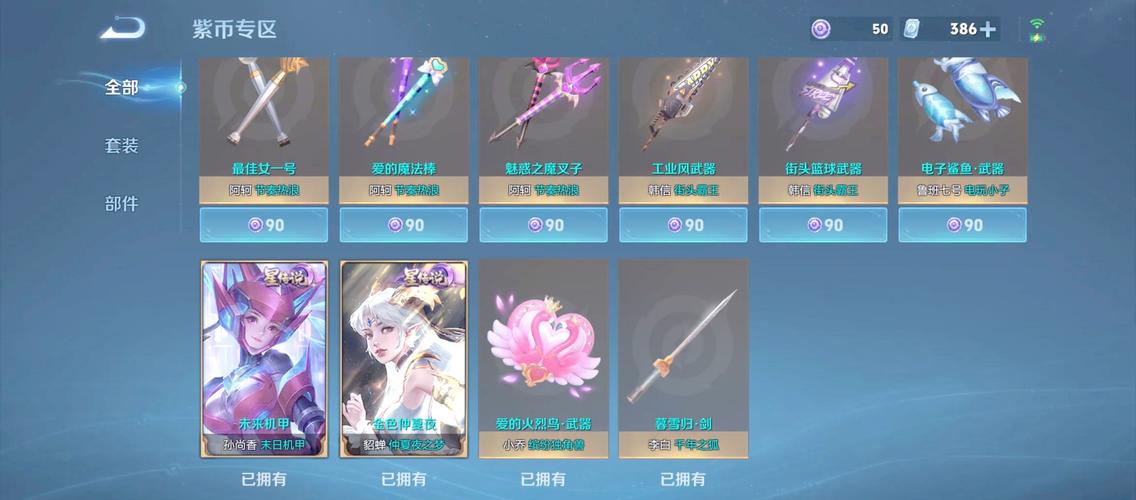Viewport: 1136px width, 500px height.
Task: Select the 金色仲夏夜 skin card
Action: tap(404, 358)
